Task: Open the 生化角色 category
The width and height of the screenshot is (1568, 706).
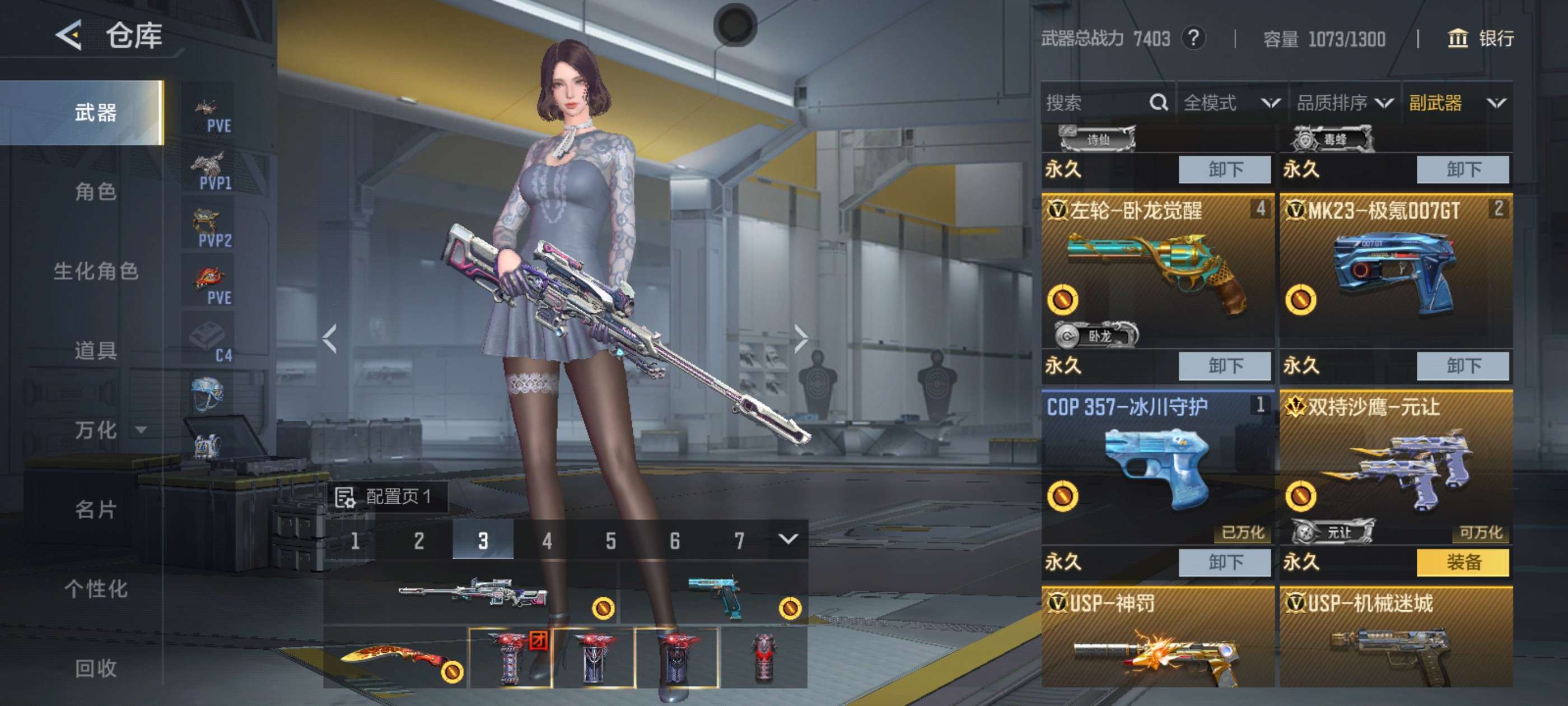Action: pos(96,271)
